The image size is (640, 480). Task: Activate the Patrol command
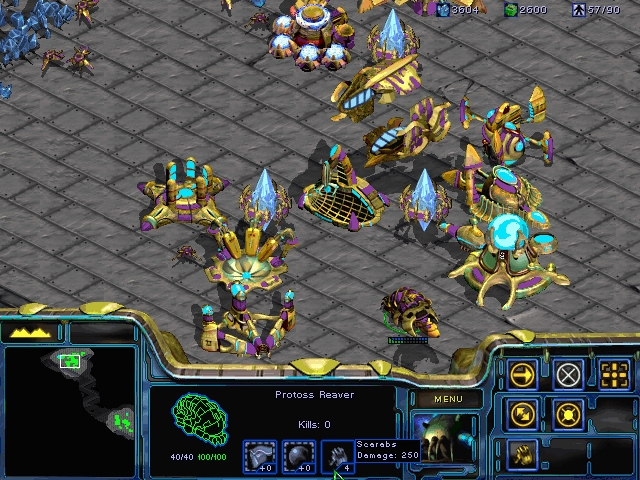pyautogui.click(x=522, y=414)
